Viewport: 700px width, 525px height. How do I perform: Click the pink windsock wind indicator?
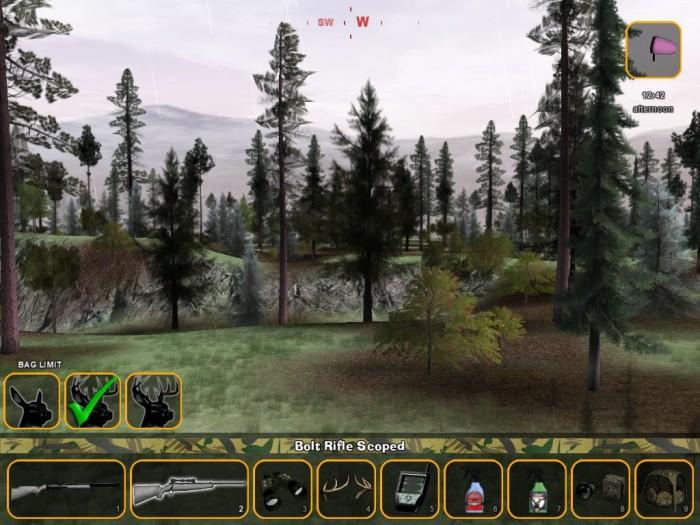[653, 50]
